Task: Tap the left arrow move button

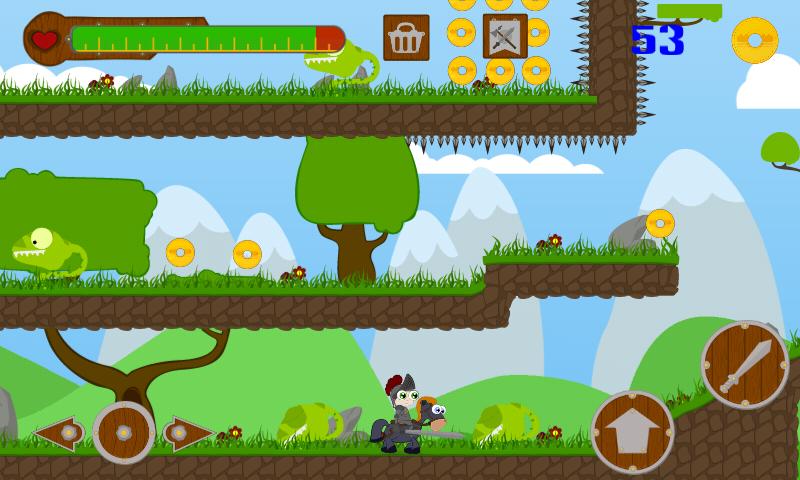Action: (58, 433)
